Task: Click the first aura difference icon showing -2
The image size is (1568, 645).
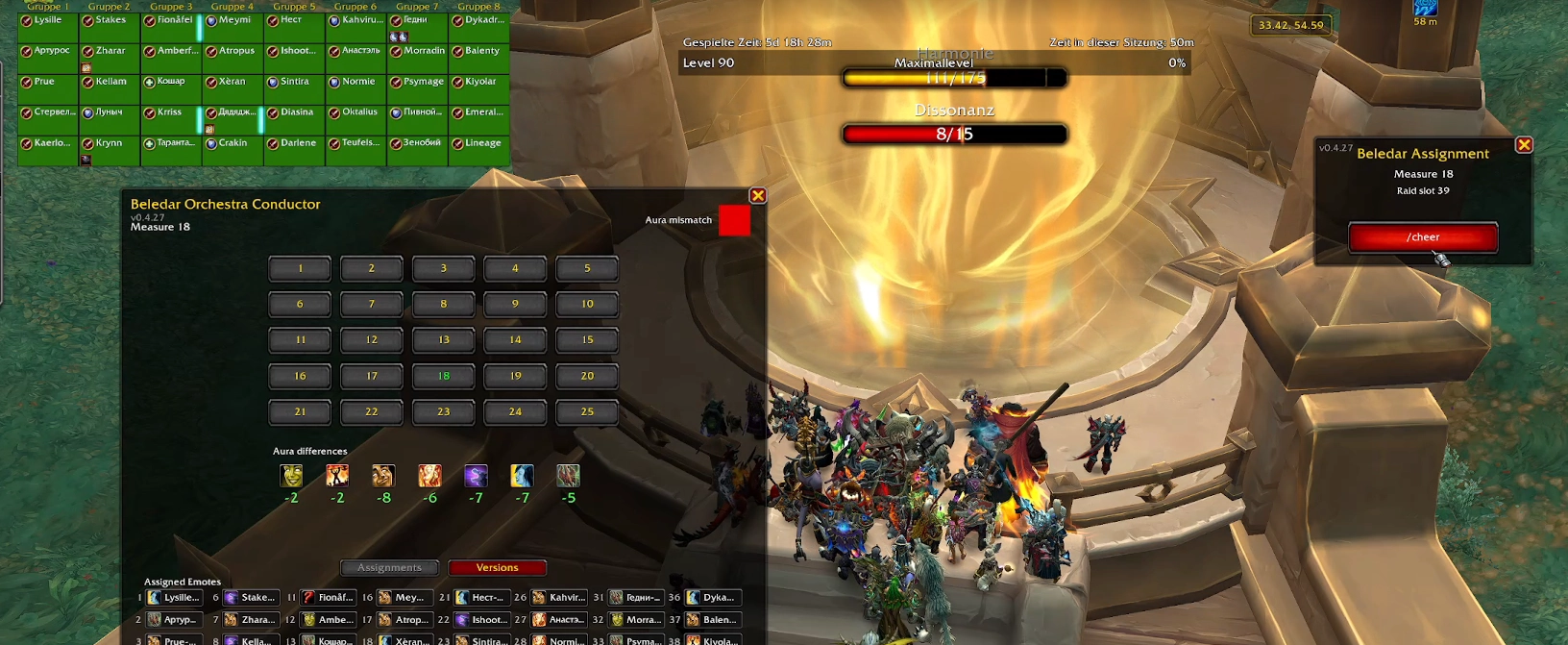Action: 291,476
